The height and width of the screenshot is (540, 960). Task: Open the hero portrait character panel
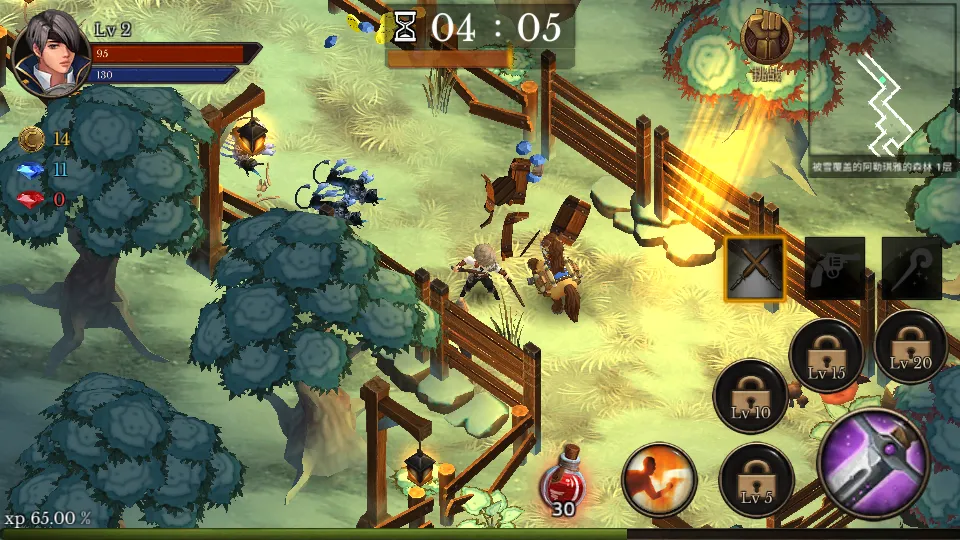coord(47,53)
